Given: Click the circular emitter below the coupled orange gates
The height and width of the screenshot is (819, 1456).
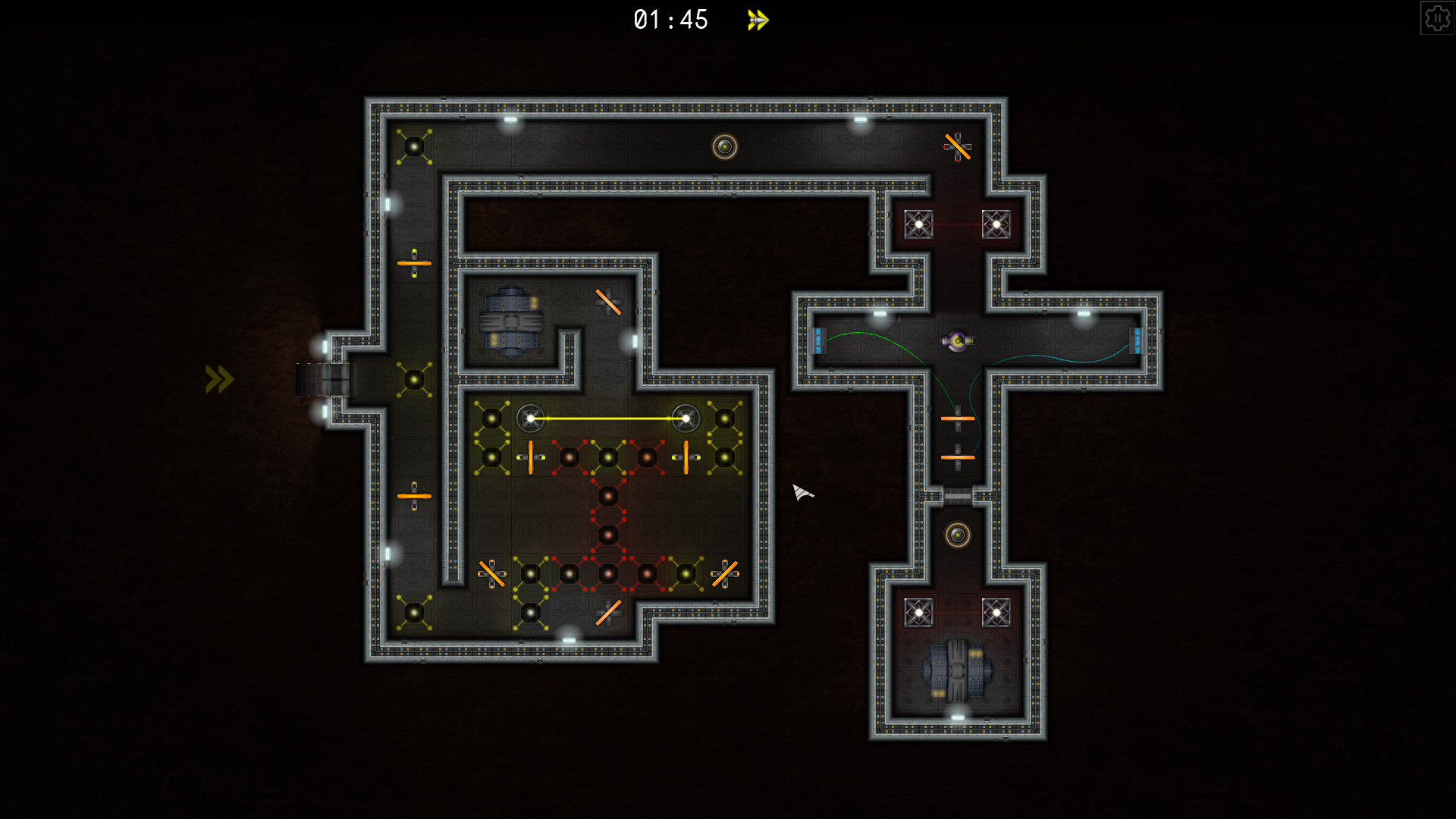Looking at the screenshot, I should coord(958,536).
